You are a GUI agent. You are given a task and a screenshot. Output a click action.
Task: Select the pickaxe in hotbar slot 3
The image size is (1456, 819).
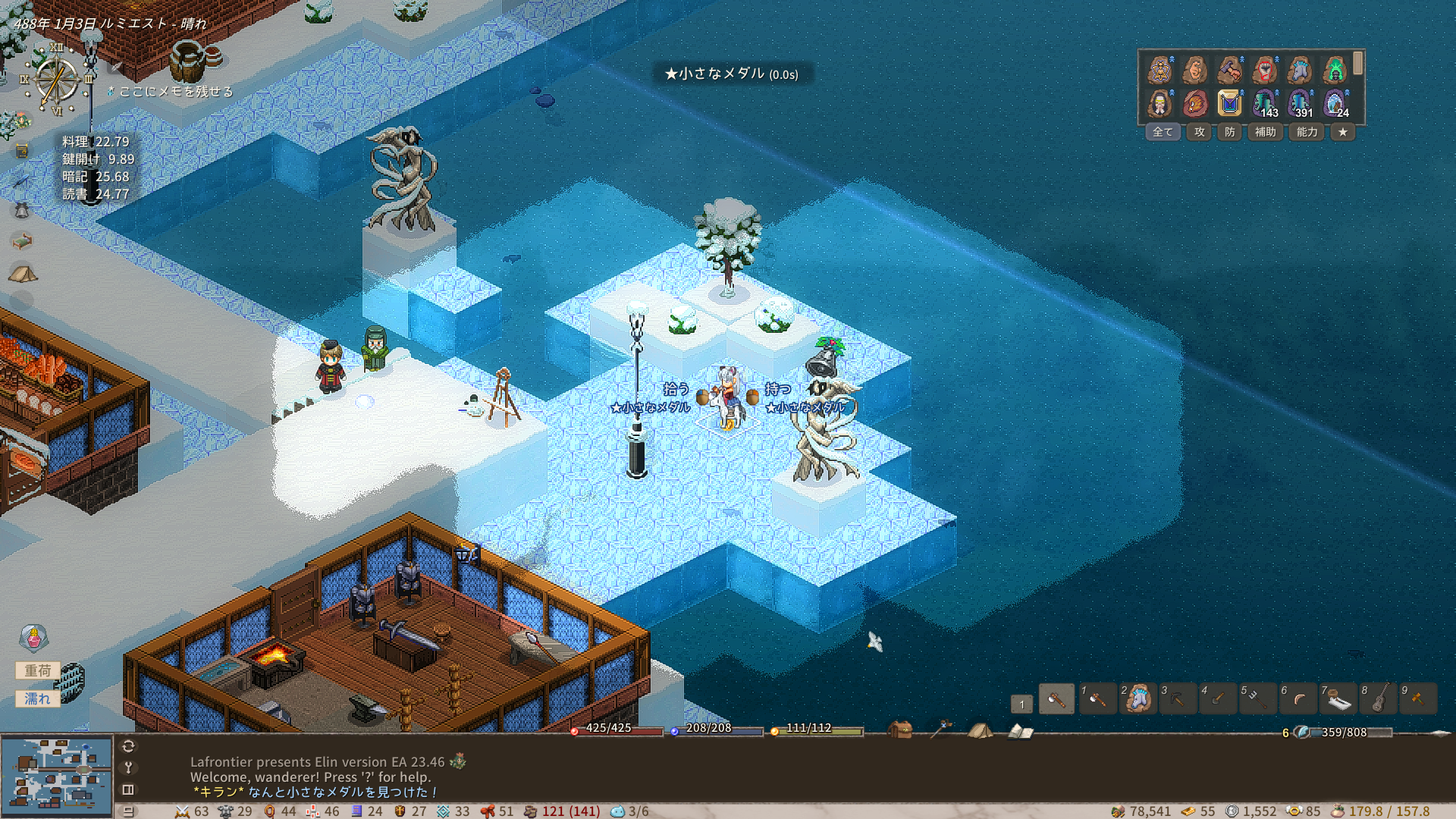point(1178,699)
